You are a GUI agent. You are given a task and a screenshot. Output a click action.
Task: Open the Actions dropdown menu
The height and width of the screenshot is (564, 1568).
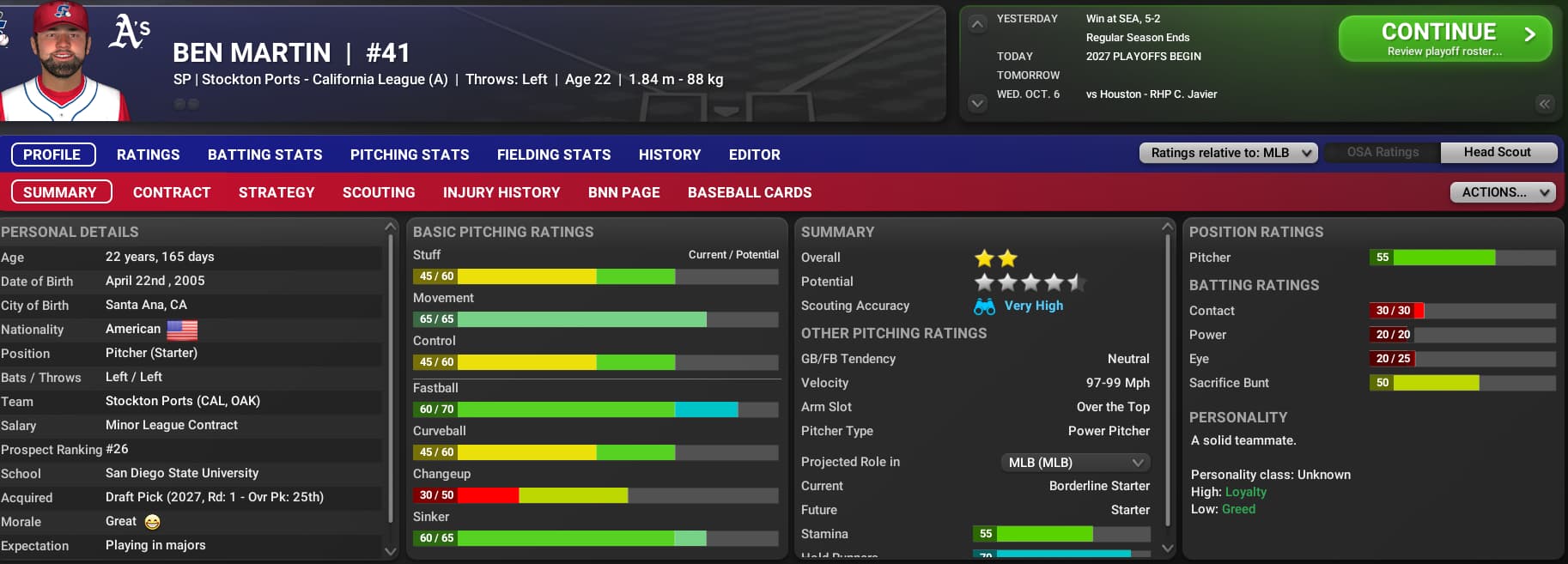point(1502,192)
